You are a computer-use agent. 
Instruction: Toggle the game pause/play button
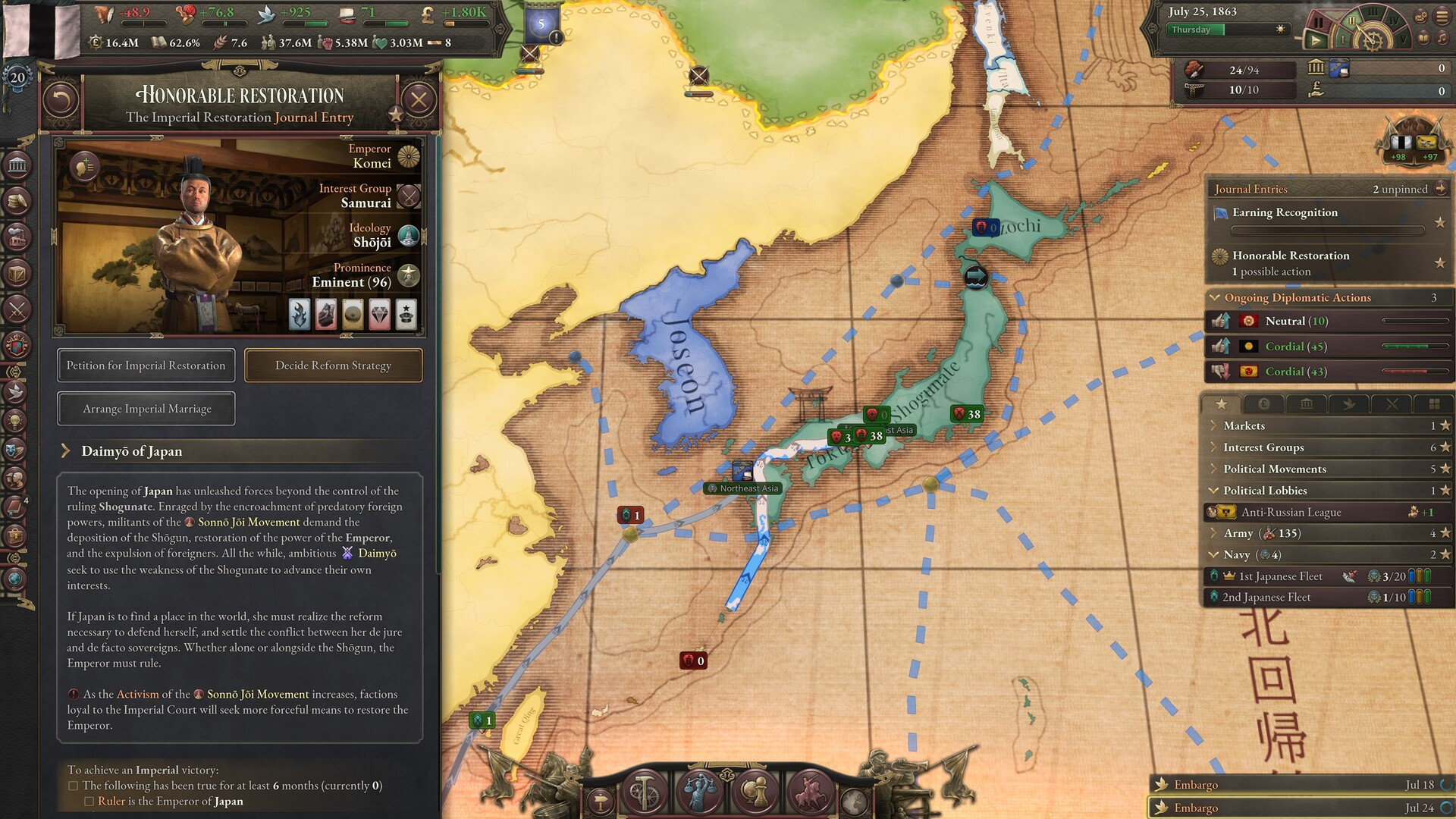coord(1316,40)
